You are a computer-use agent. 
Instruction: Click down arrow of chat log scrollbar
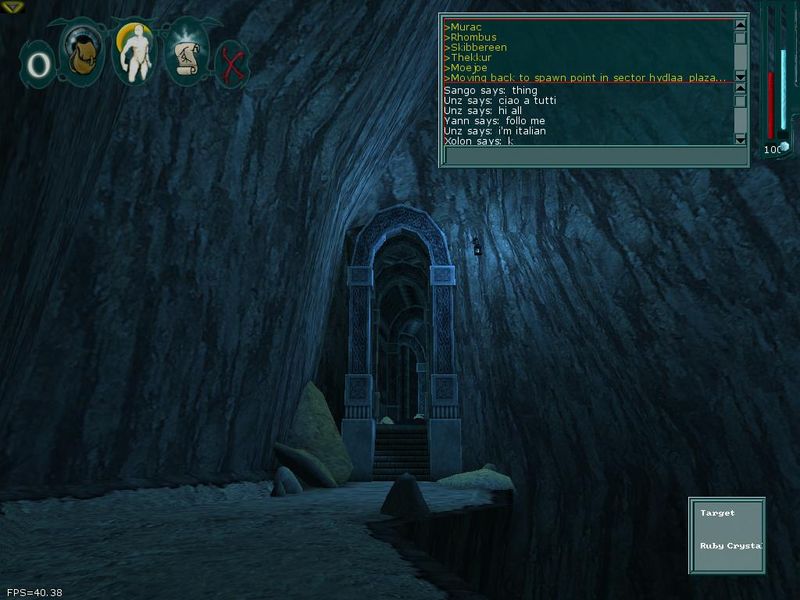[x=741, y=139]
